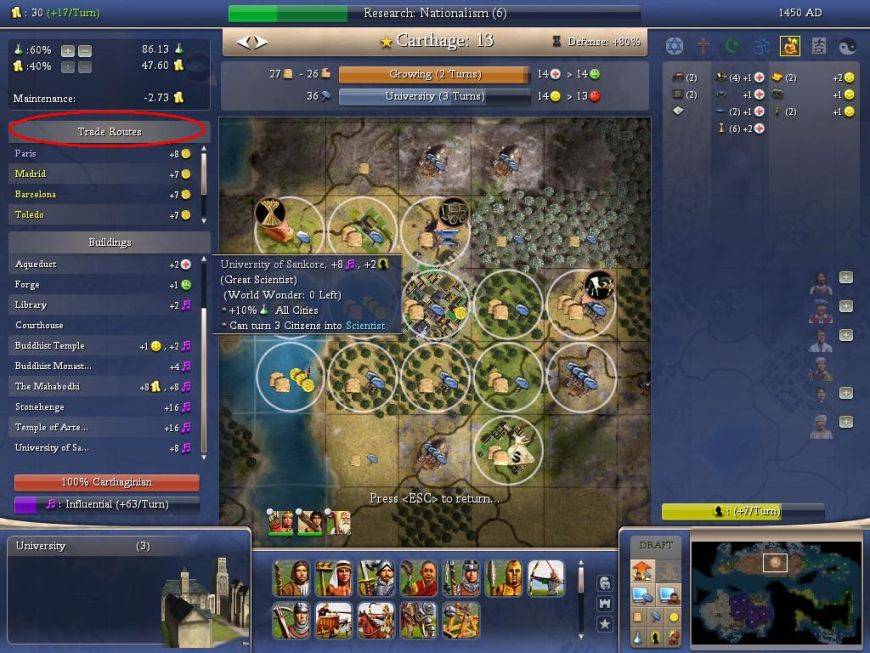Select the Buildings list header
This screenshot has width=870, height=653.
pyautogui.click(x=109, y=242)
